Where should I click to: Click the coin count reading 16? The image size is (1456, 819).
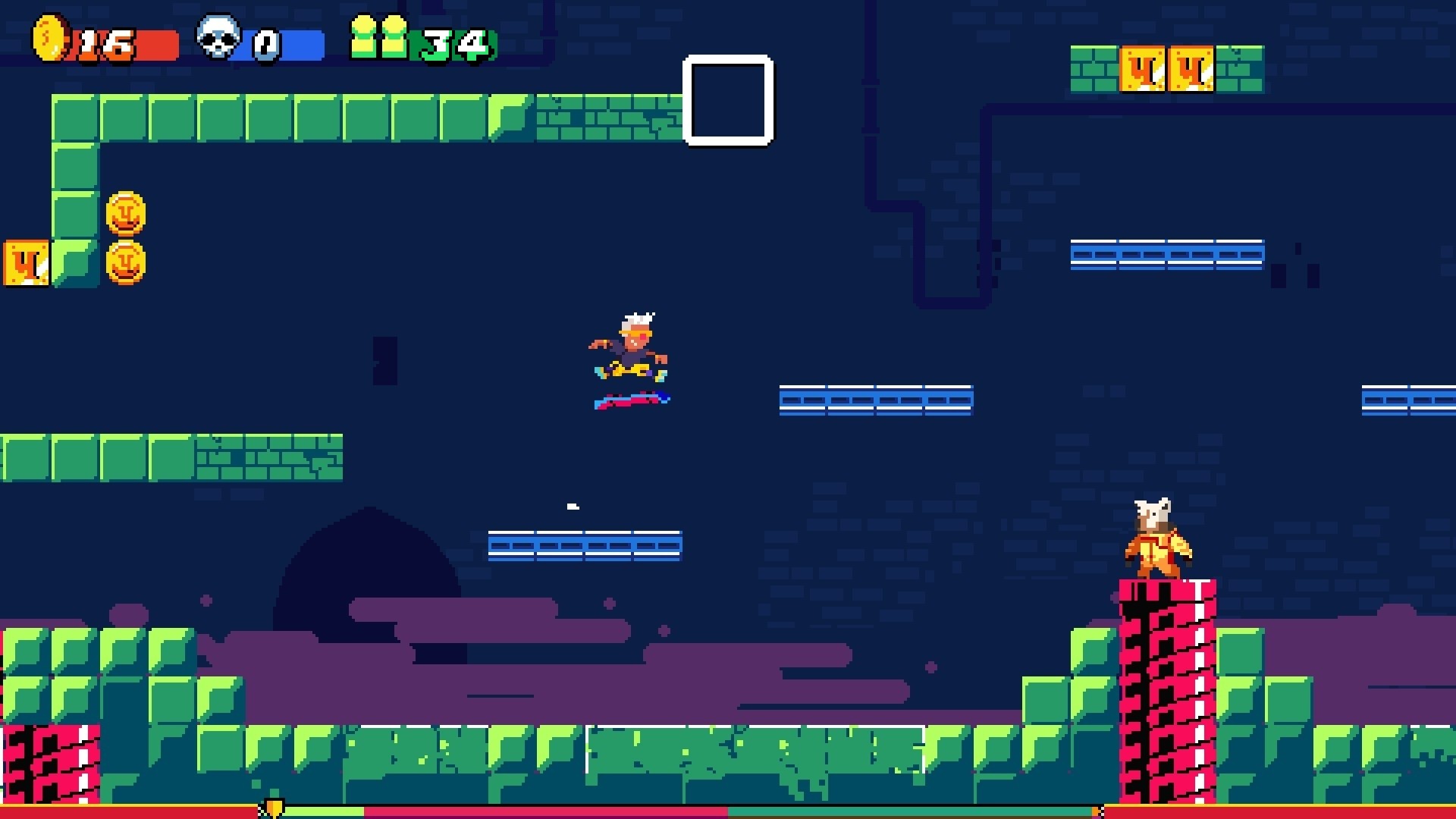(x=106, y=44)
